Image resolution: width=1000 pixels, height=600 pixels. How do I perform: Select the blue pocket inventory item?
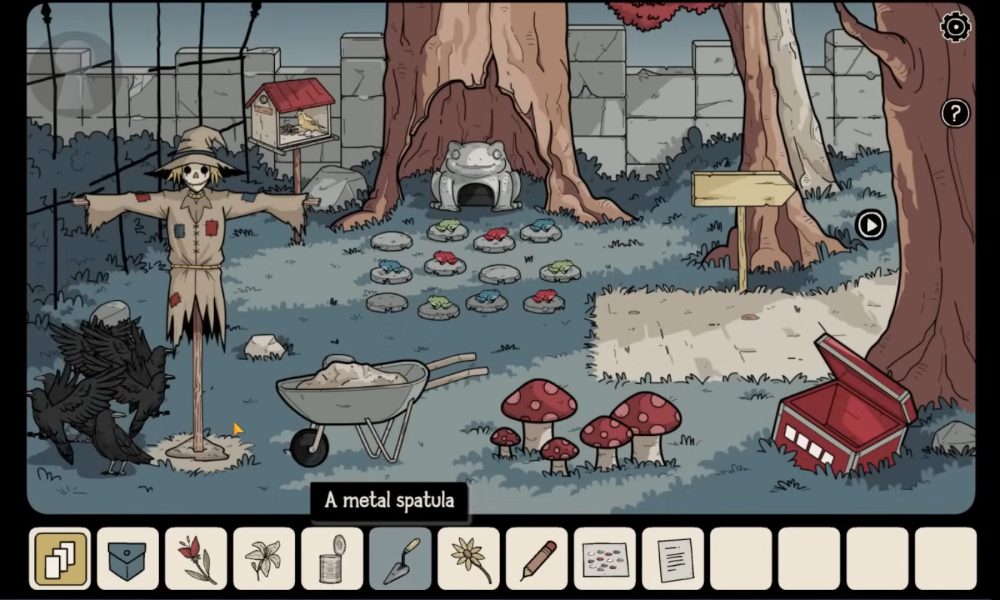coord(128,558)
